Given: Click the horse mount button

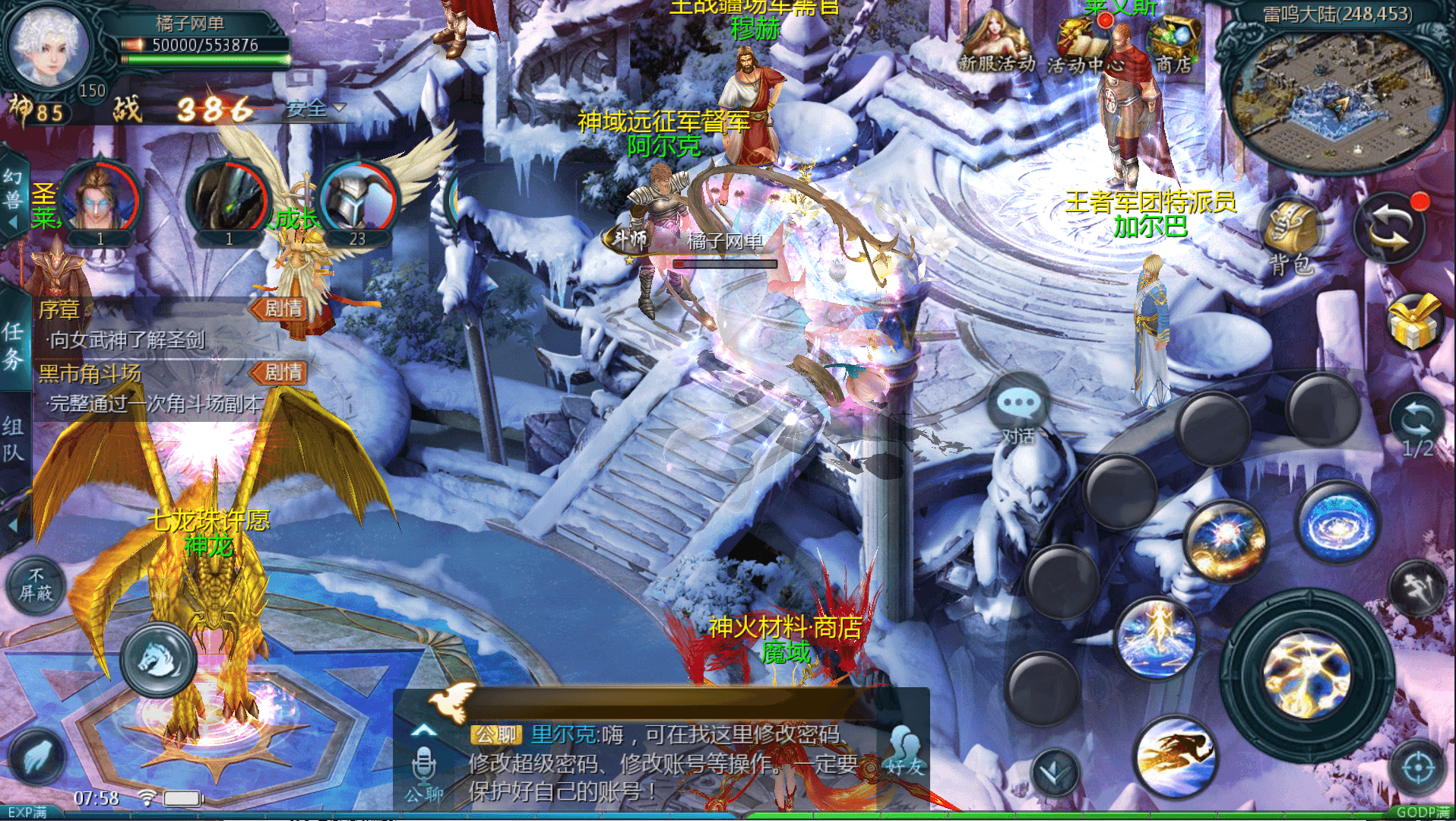Looking at the screenshot, I should point(159,658).
